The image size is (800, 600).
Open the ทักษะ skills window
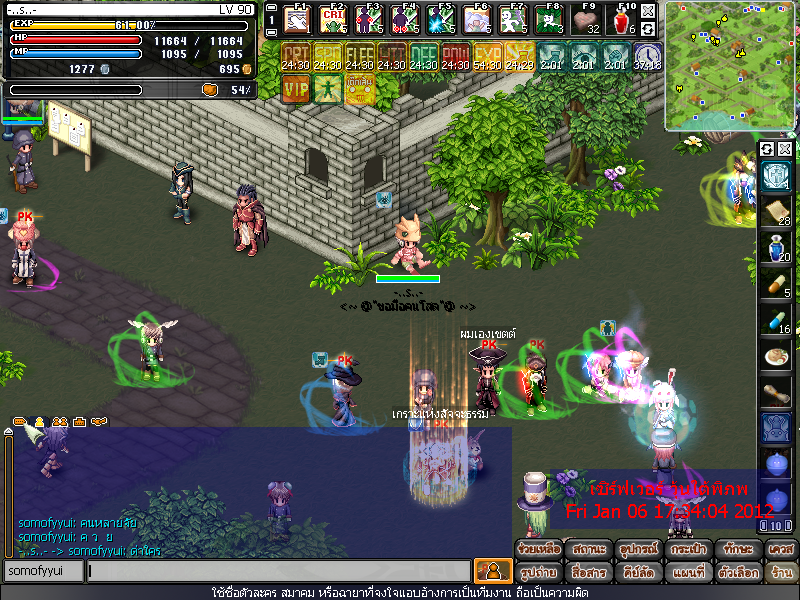coord(737,551)
